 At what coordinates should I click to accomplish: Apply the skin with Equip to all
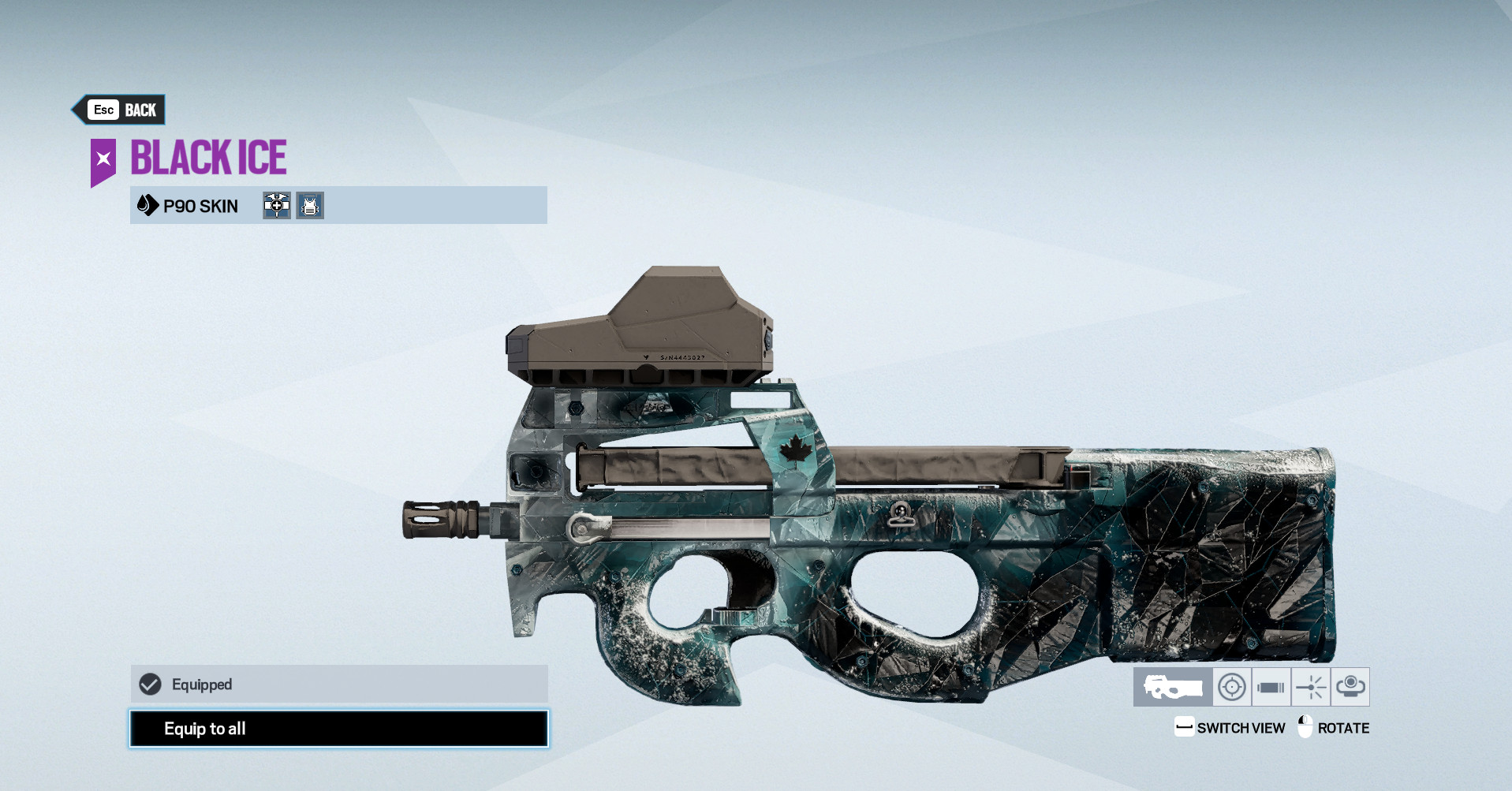point(338,729)
